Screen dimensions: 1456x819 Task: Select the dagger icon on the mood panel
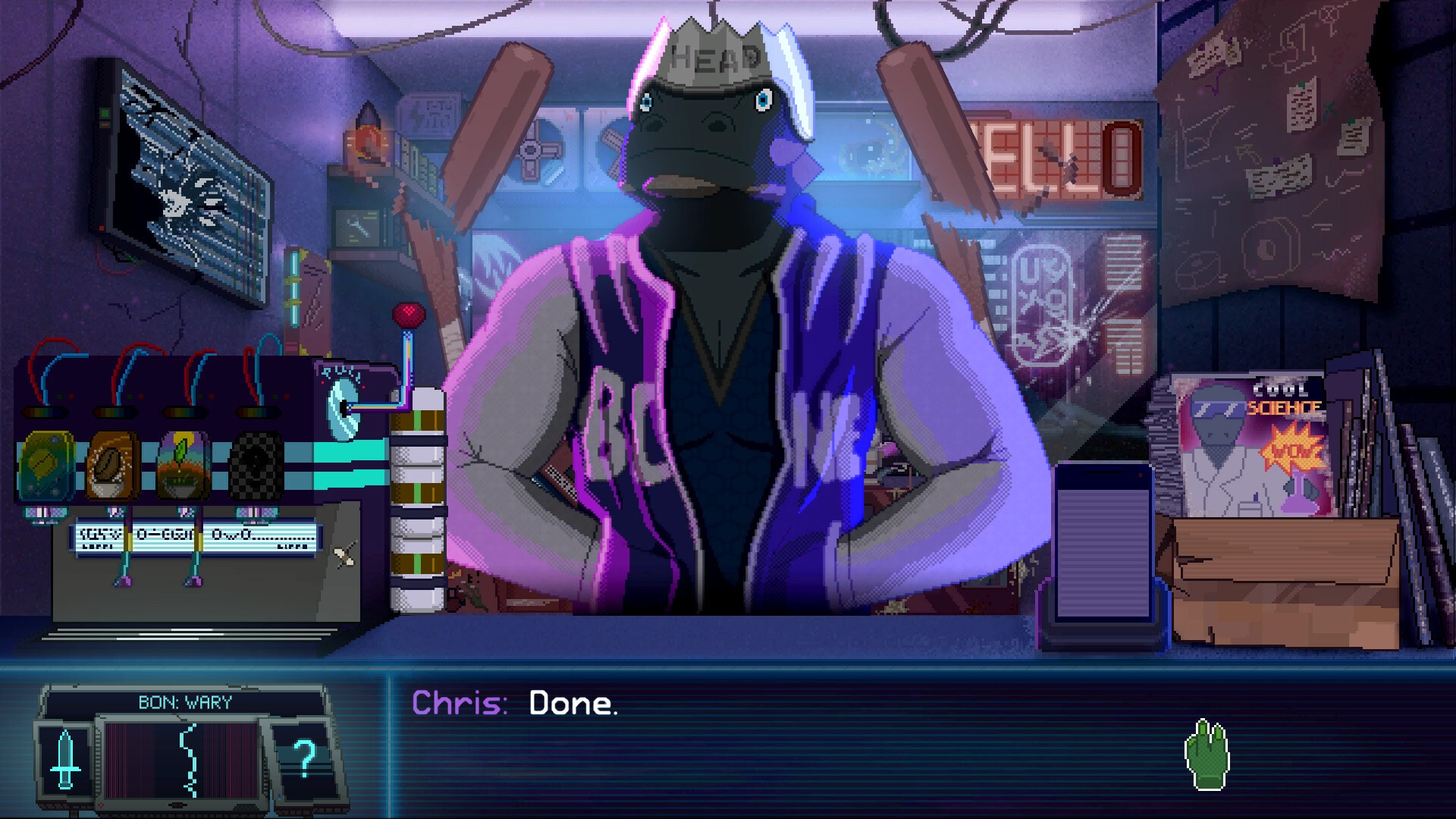(67, 758)
